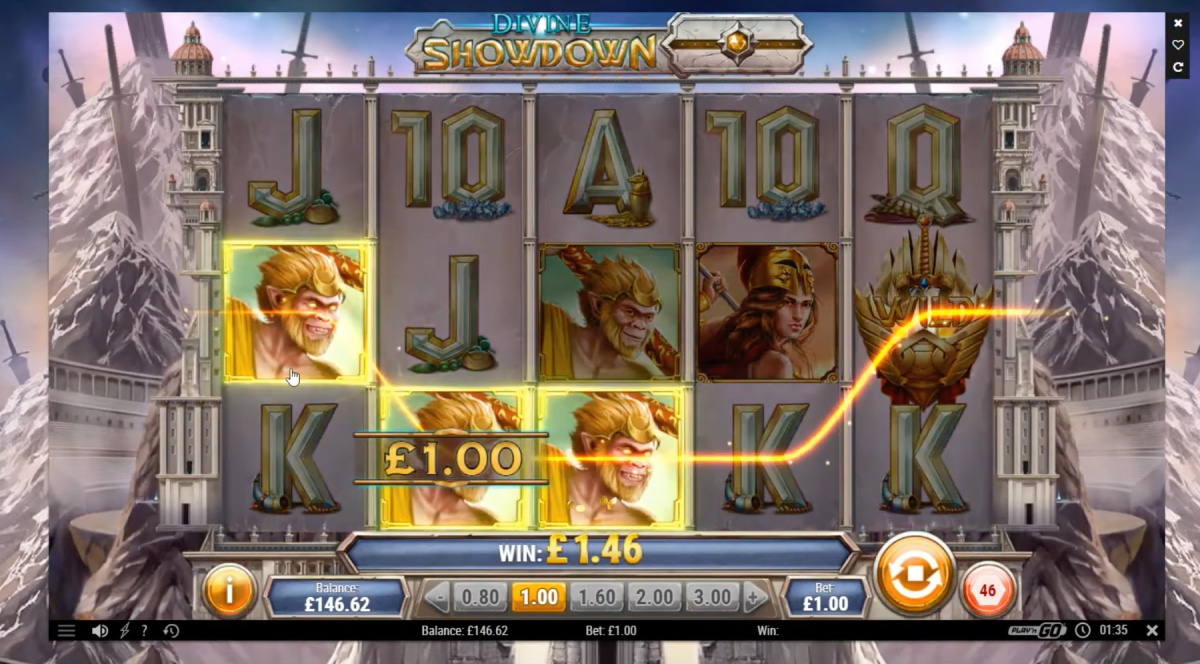Add game to favourites with heart icon
Image resolution: width=1200 pixels, height=664 pixels.
click(x=1178, y=45)
